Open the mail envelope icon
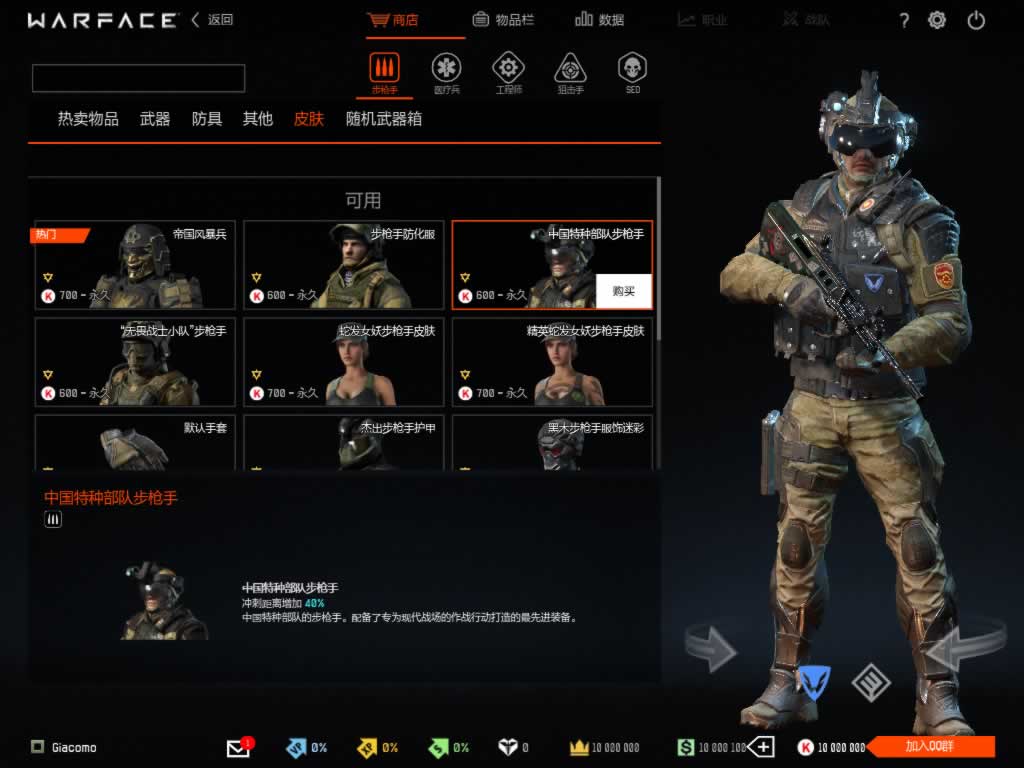1024x768 pixels. click(238, 747)
